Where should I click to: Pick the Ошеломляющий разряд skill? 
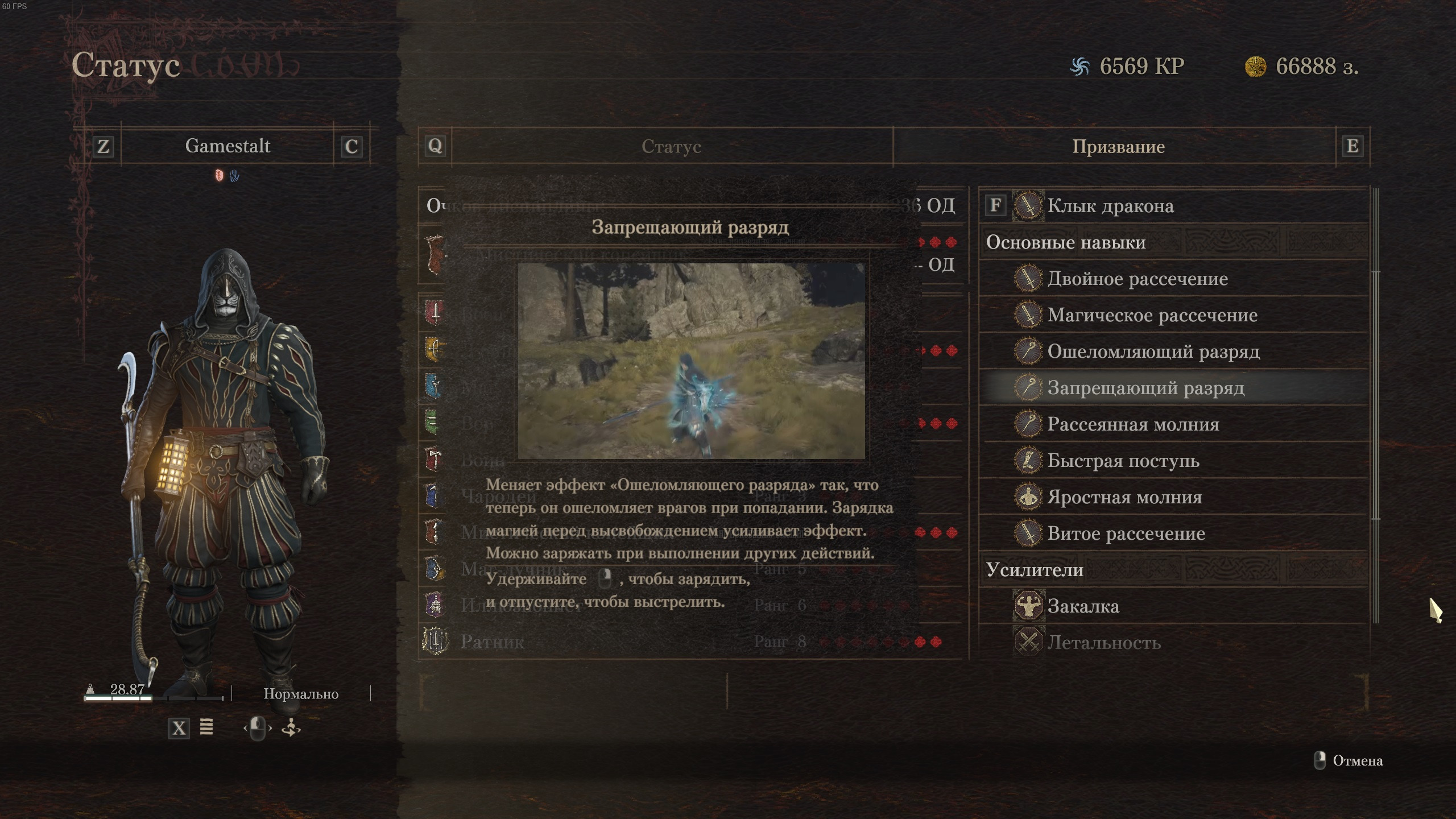pos(1153,351)
